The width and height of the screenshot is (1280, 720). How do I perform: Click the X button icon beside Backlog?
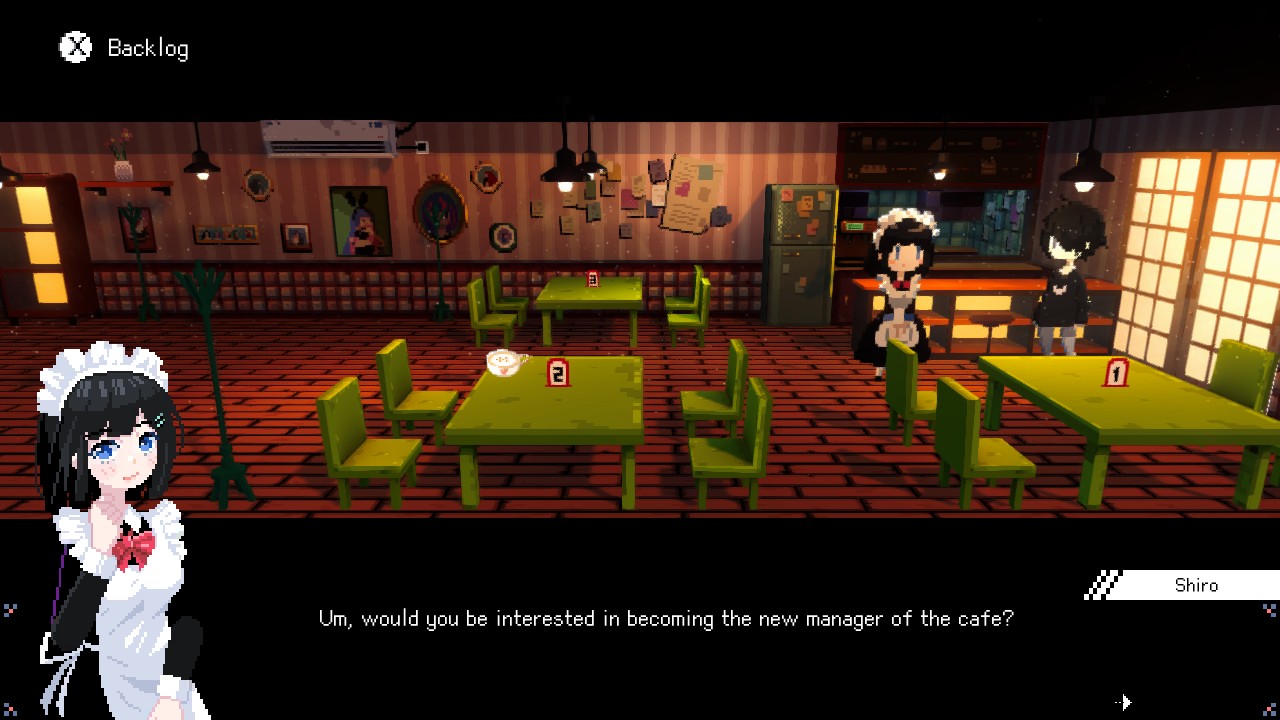click(74, 47)
